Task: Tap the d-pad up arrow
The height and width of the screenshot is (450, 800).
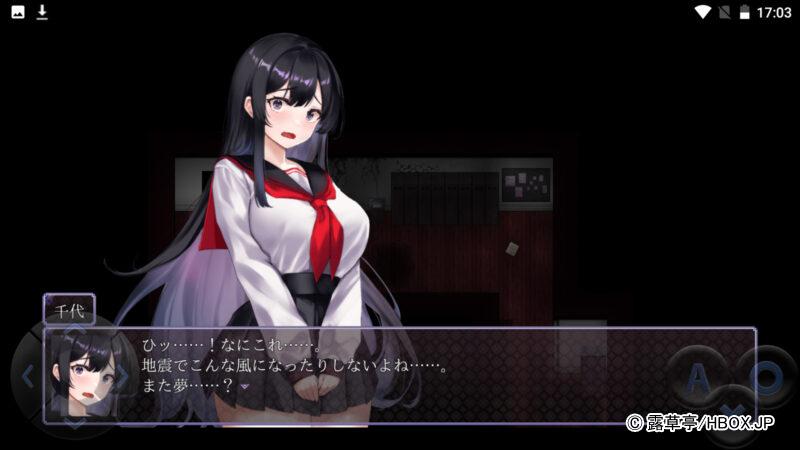Action: (76, 333)
